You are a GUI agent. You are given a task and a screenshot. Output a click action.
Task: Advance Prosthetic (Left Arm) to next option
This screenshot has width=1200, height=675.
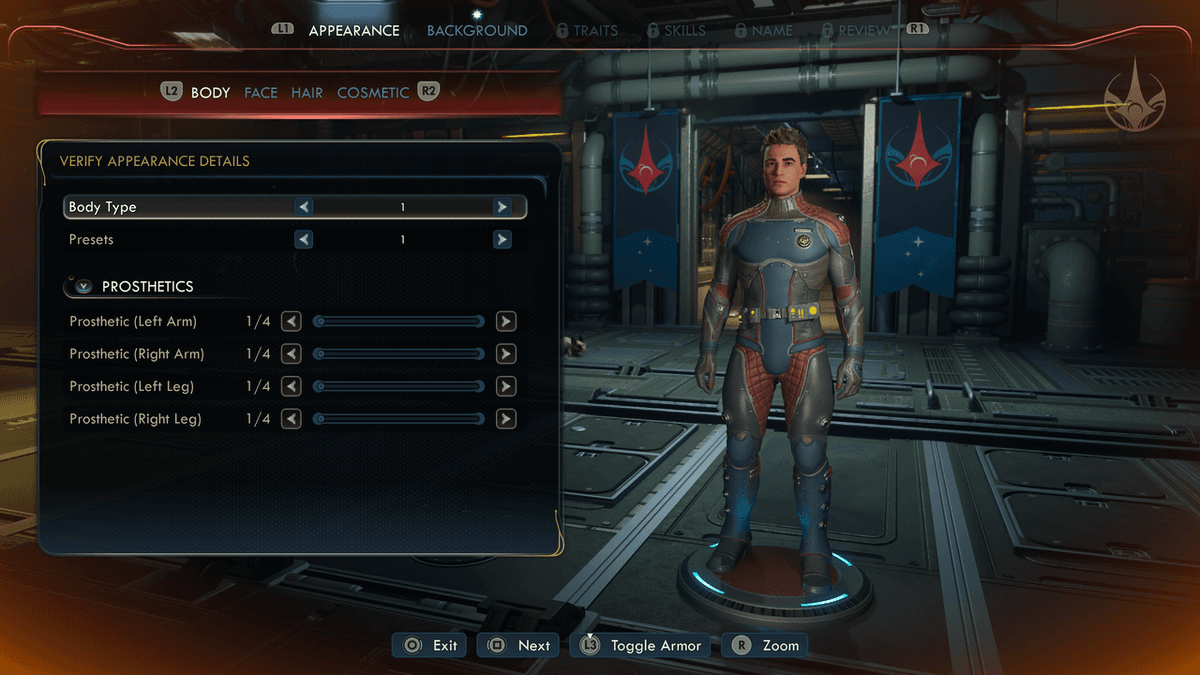point(506,322)
